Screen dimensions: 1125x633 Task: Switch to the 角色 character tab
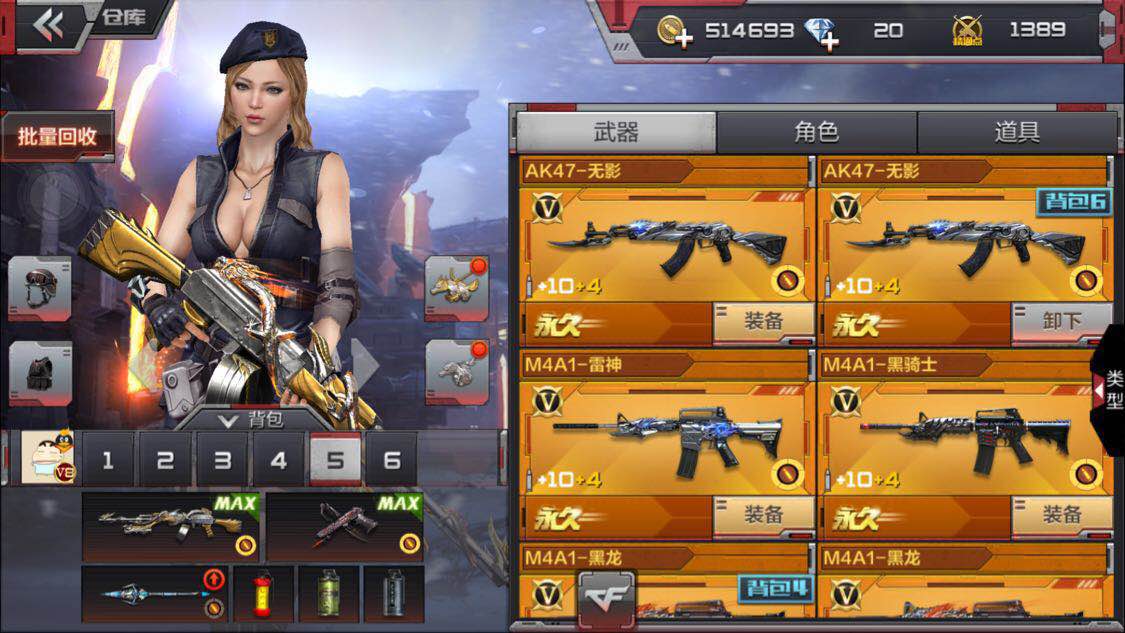click(x=816, y=132)
